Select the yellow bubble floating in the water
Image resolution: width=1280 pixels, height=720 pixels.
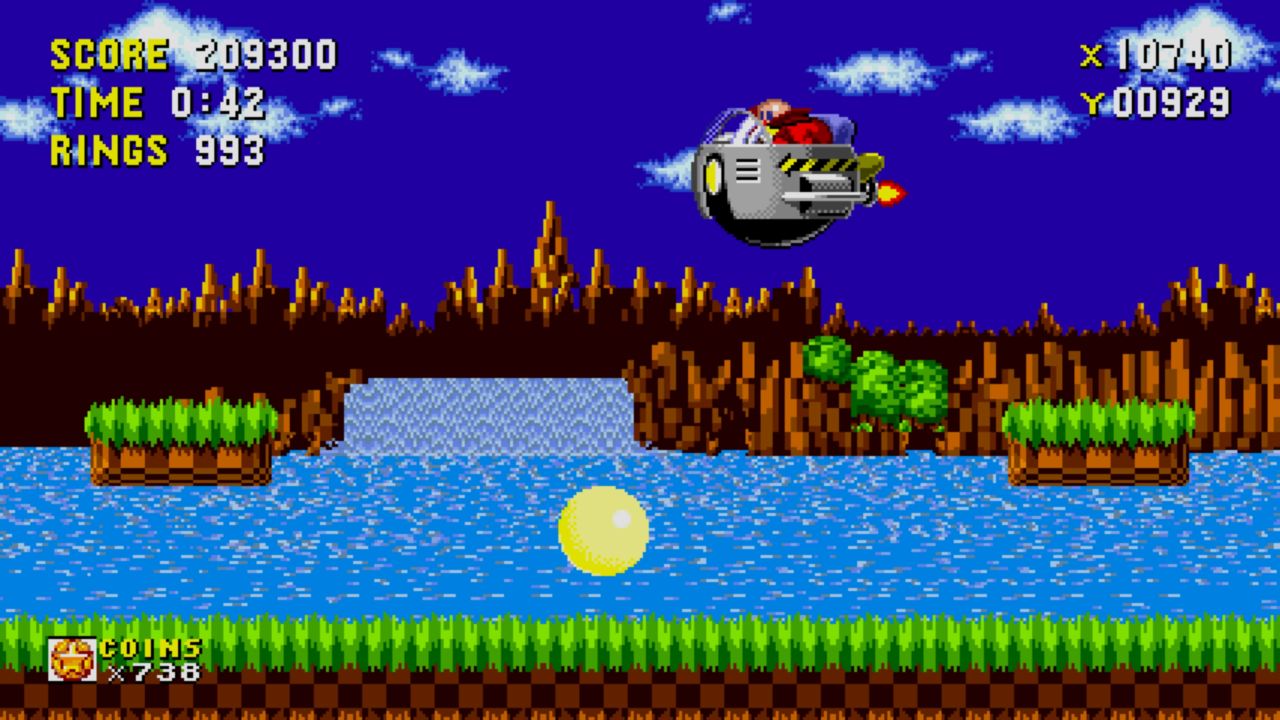coord(605,530)
